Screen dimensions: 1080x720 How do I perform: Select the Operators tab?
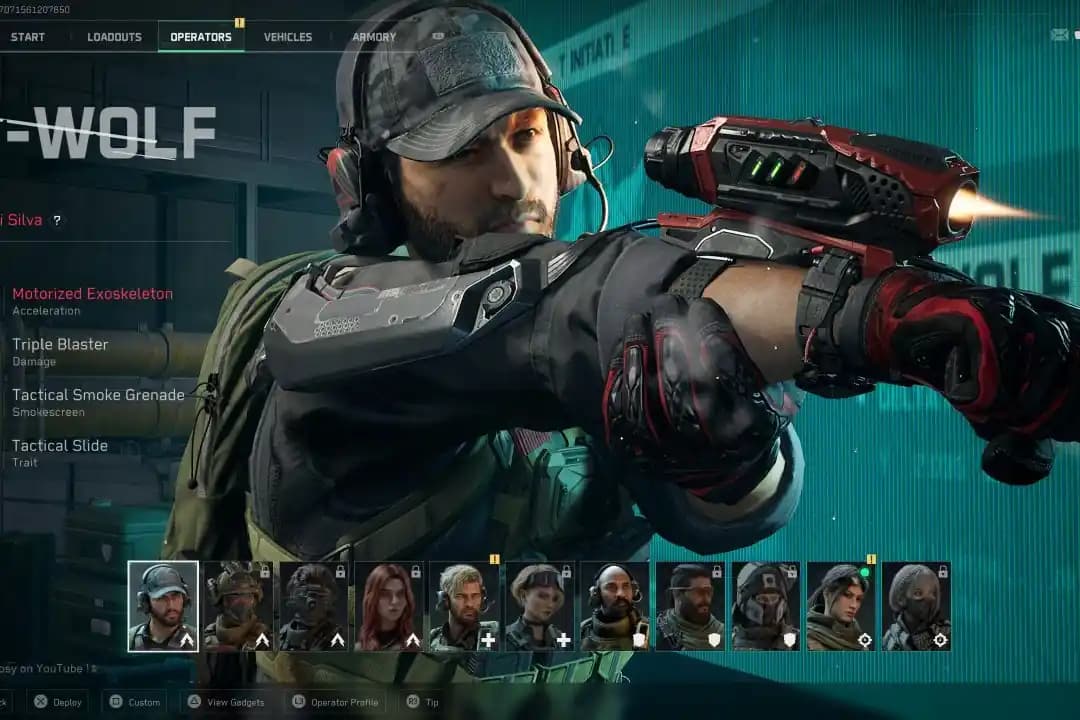coord(200,37)
